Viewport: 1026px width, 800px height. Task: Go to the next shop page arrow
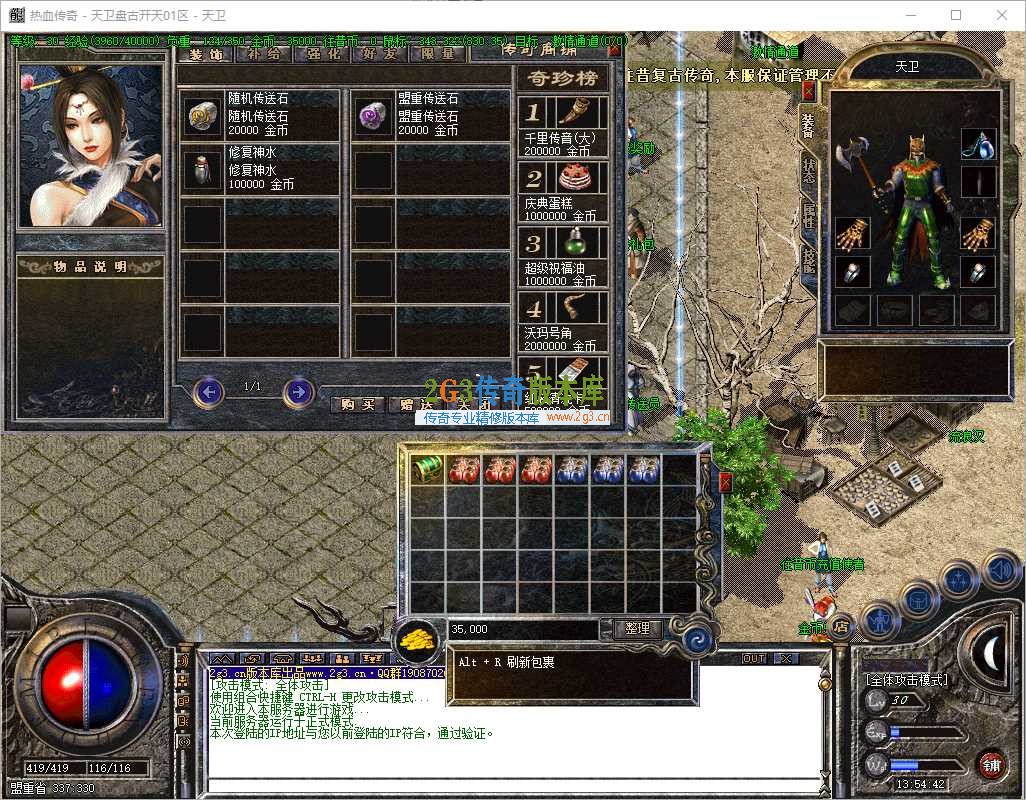(x=298, y=391)
